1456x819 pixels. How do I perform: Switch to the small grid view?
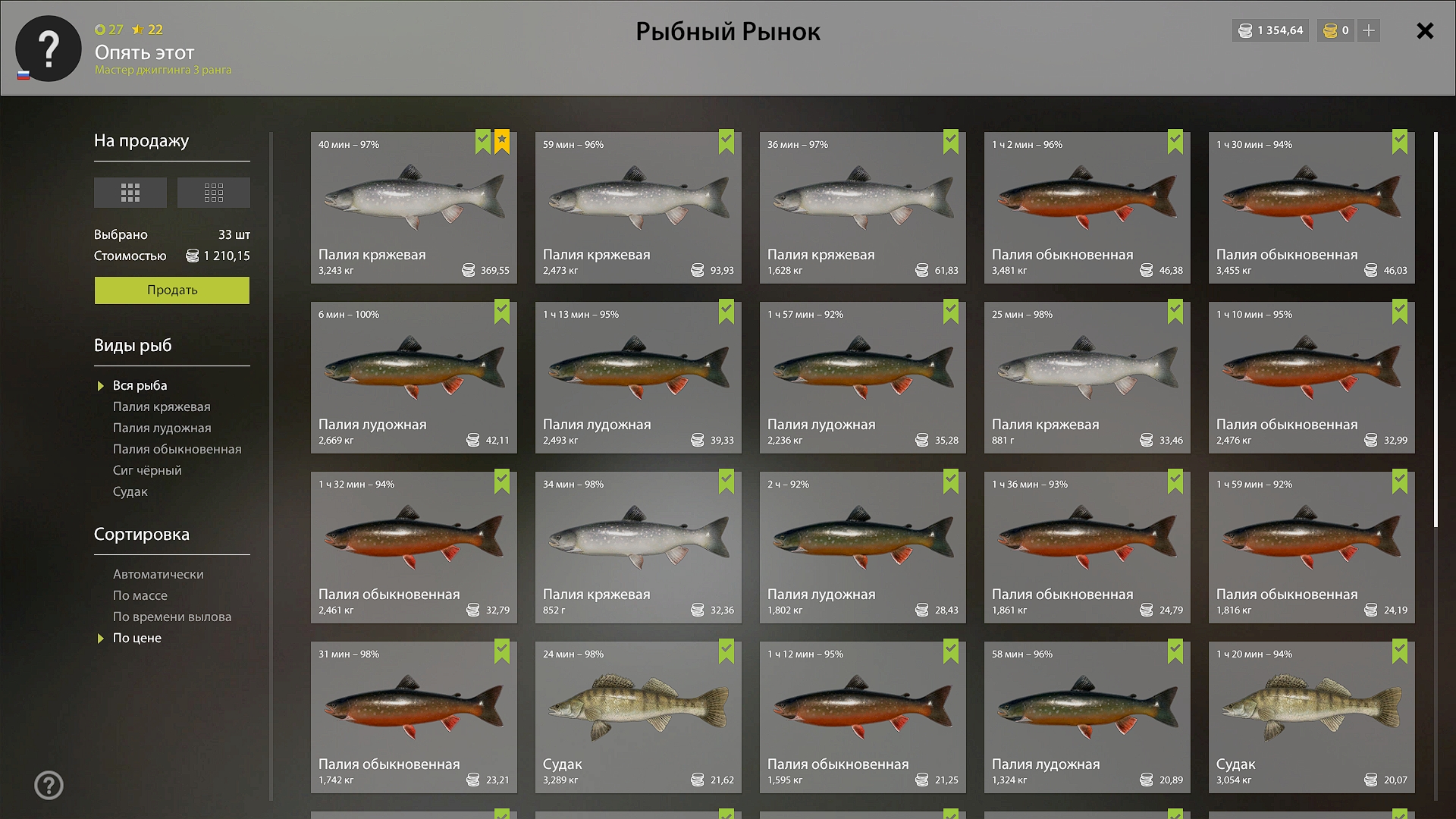coord(213,193)
